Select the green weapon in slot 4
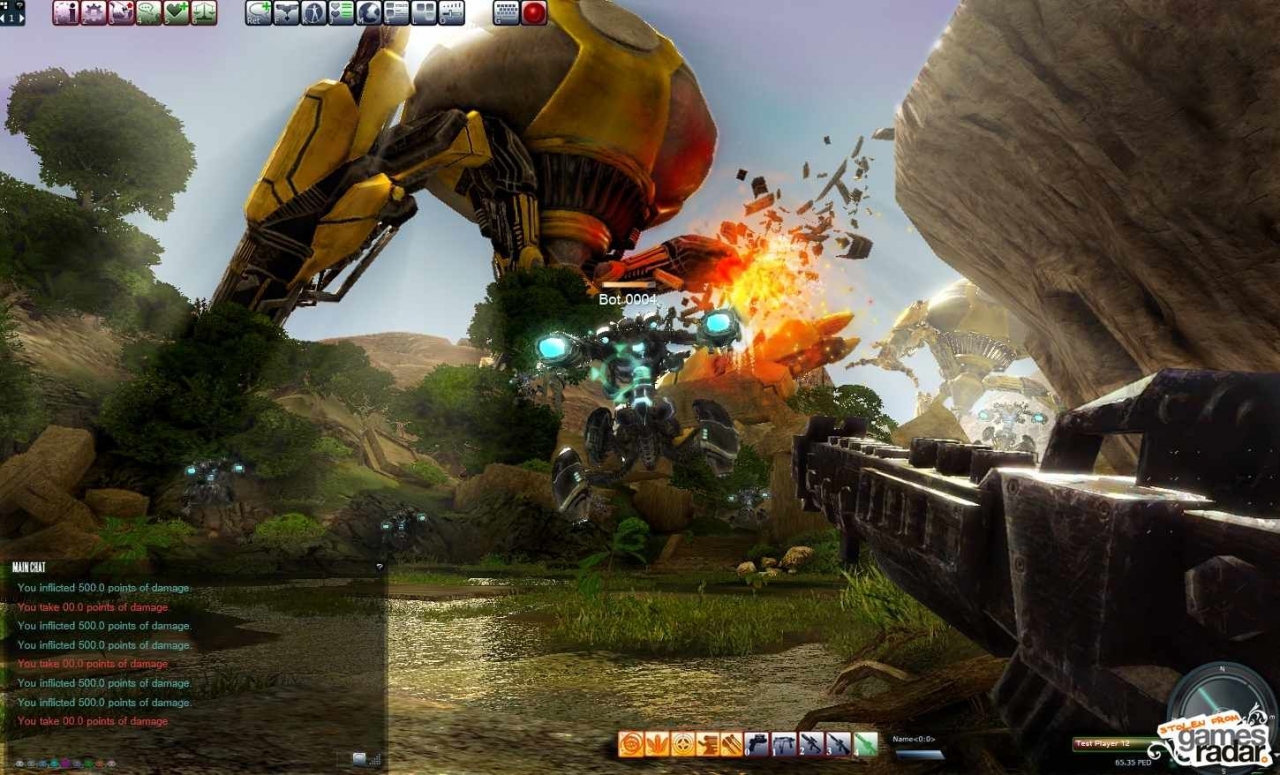Image resolution: width=1280 pixels, height=775 pixels. tap(865, 744)
